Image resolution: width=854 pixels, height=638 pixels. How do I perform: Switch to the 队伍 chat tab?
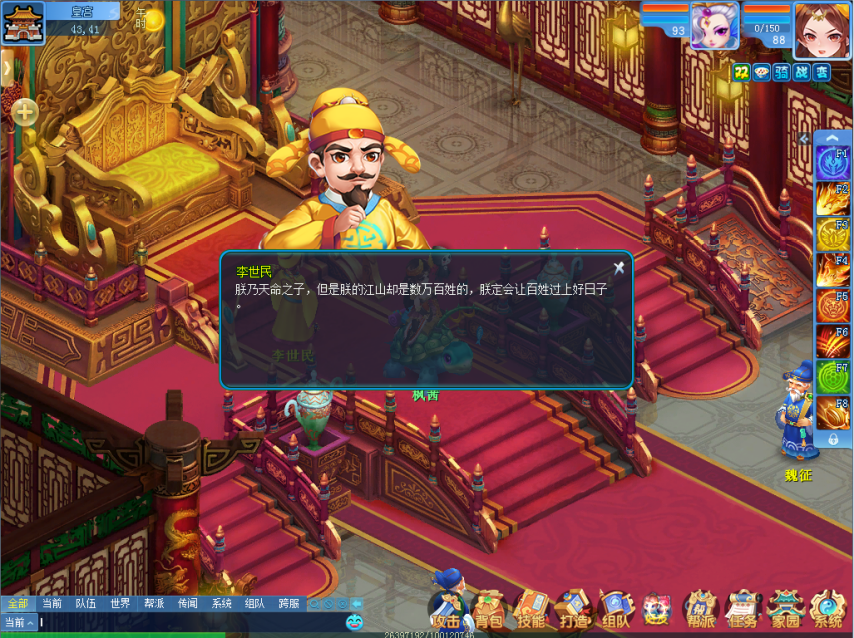point(86,603)
